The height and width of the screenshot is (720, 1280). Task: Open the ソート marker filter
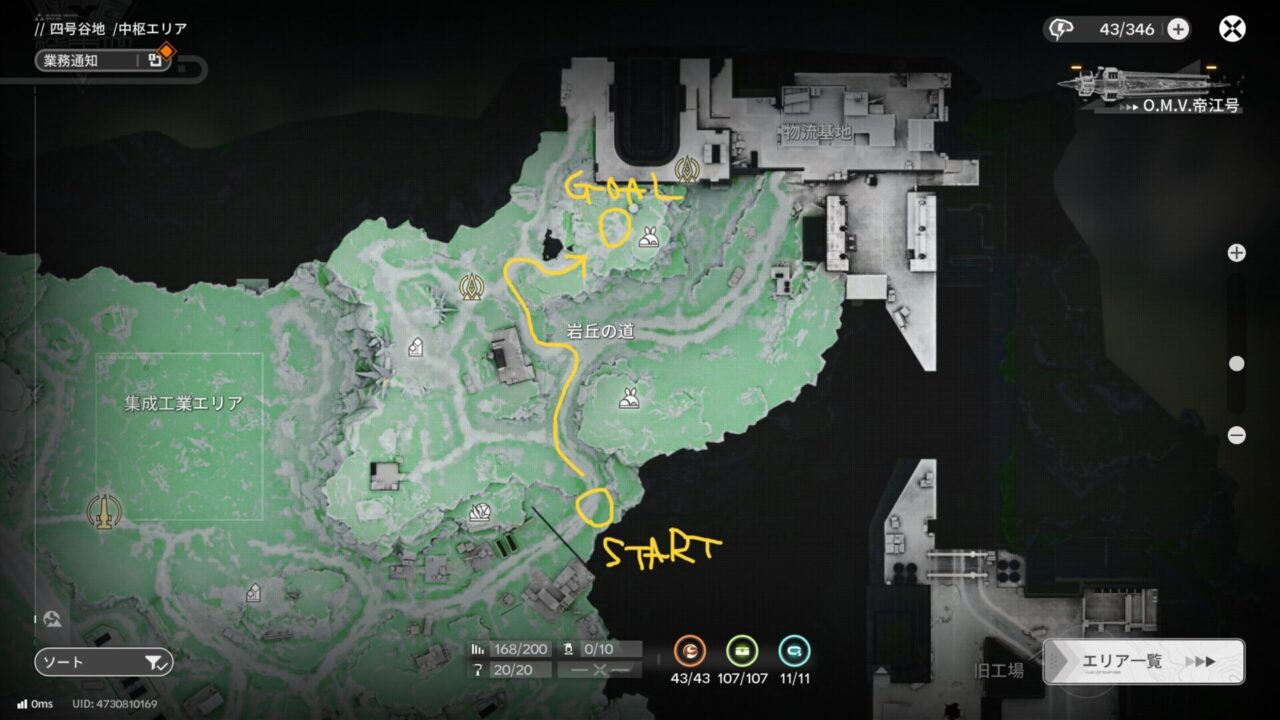pyautogui.click(x=104, y=662)
